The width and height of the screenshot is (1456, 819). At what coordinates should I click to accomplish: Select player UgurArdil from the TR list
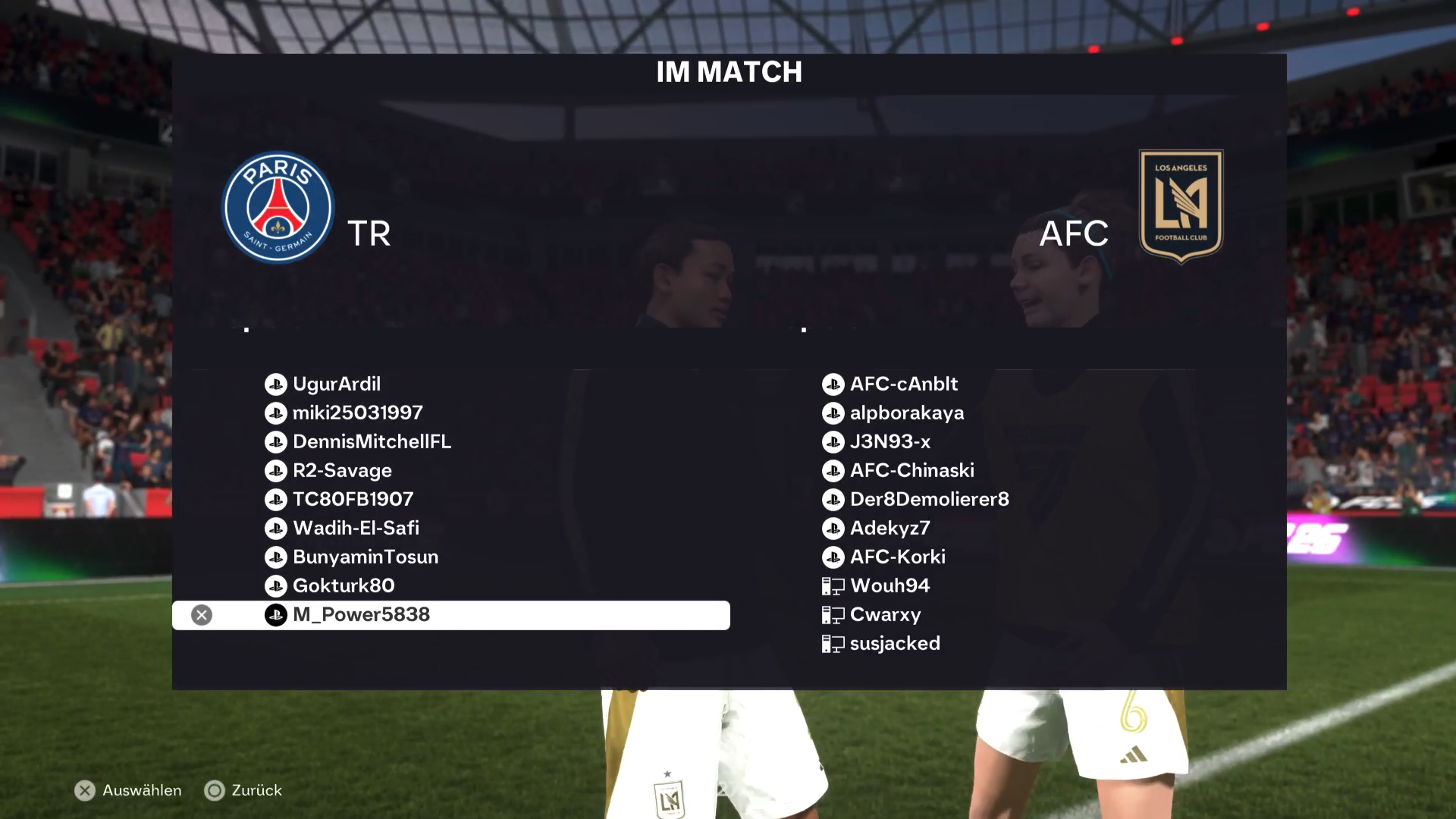pyautogui.click(x=337, y=384)
